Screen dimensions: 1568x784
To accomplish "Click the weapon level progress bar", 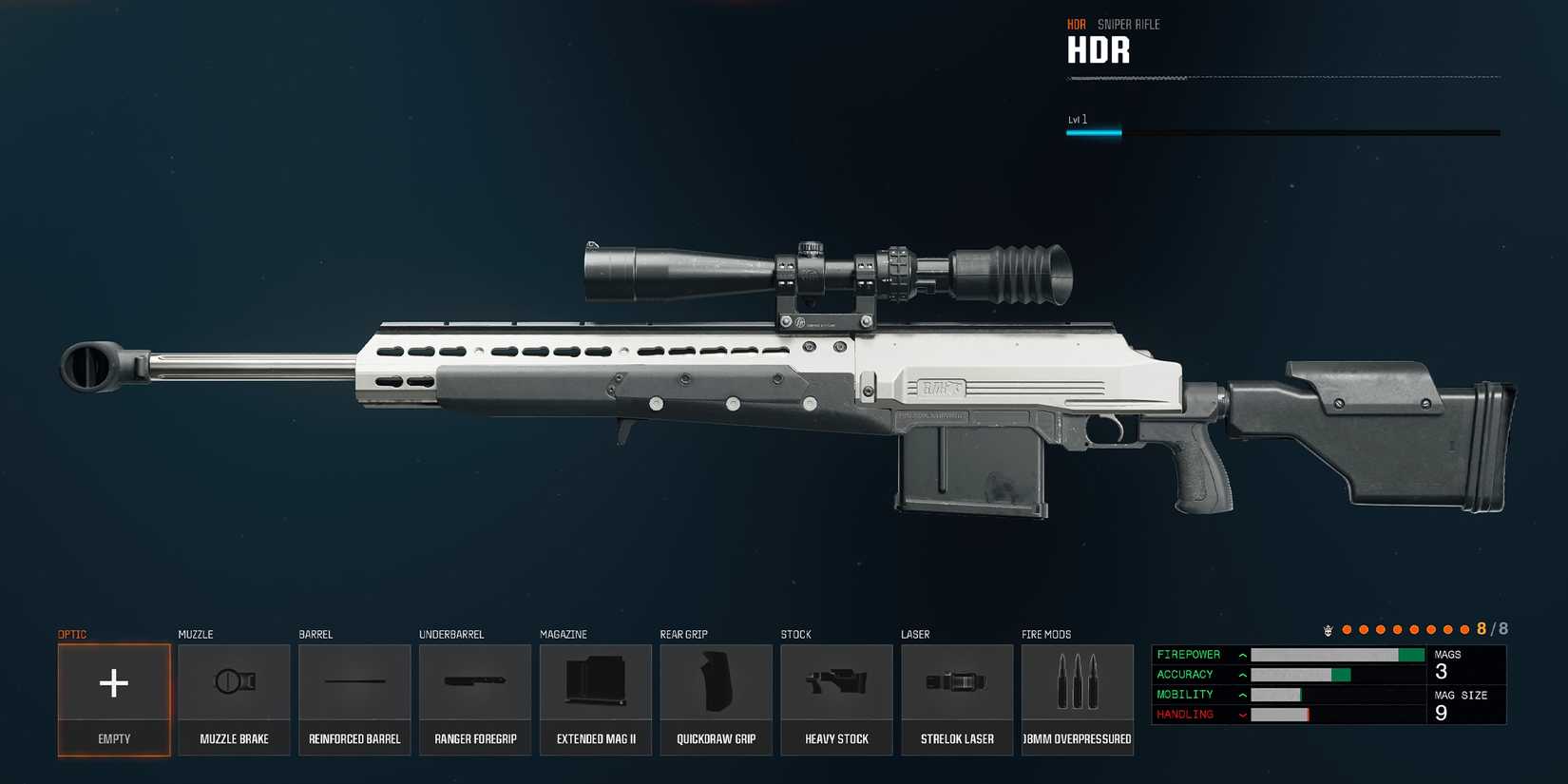I will click(1283, 132).
